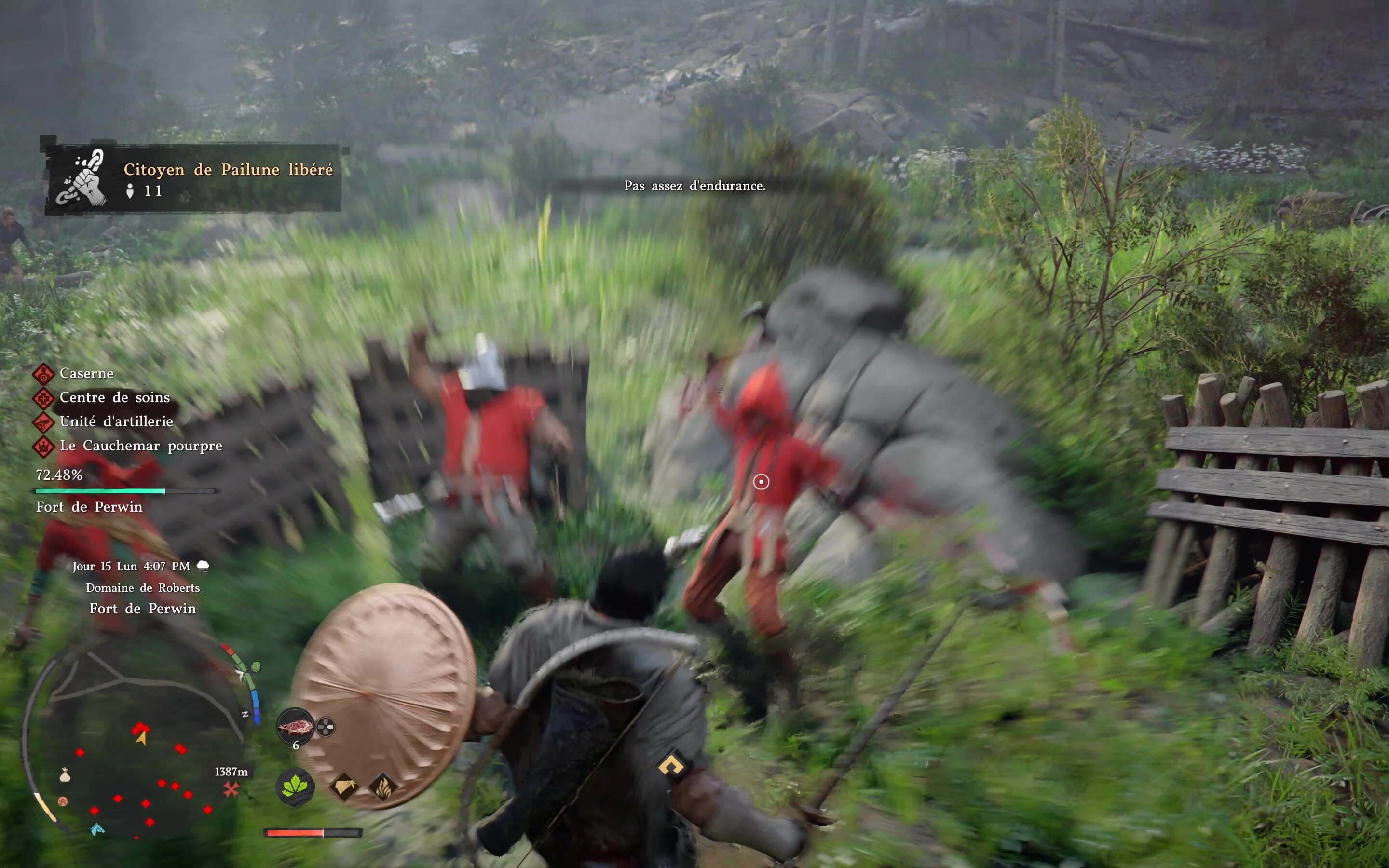Pick the Unité d'artillerie objective
Screen dimensions: 1389x868
tap(116, 422)
